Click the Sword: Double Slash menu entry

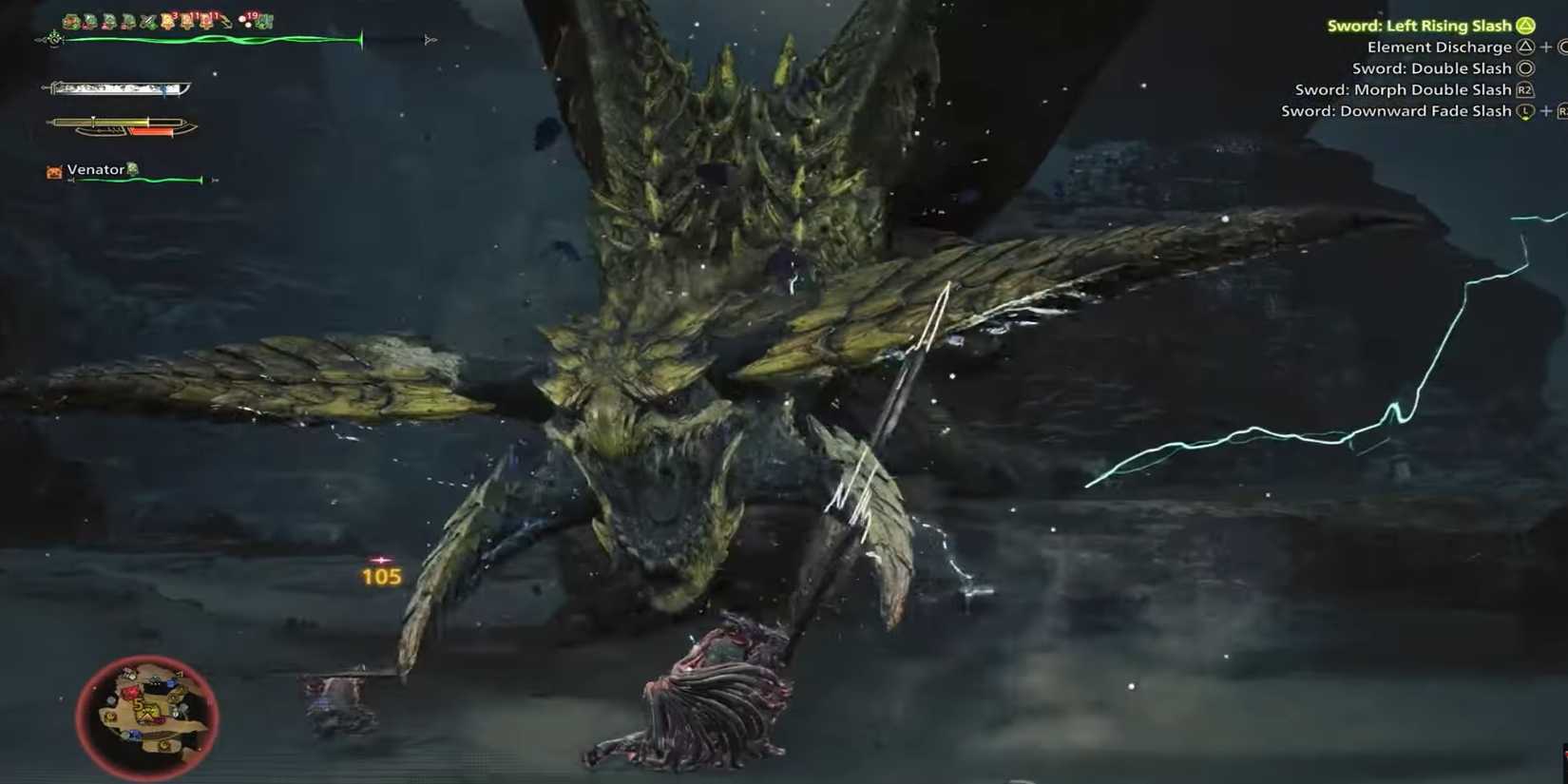click(x=1431, y=67)
